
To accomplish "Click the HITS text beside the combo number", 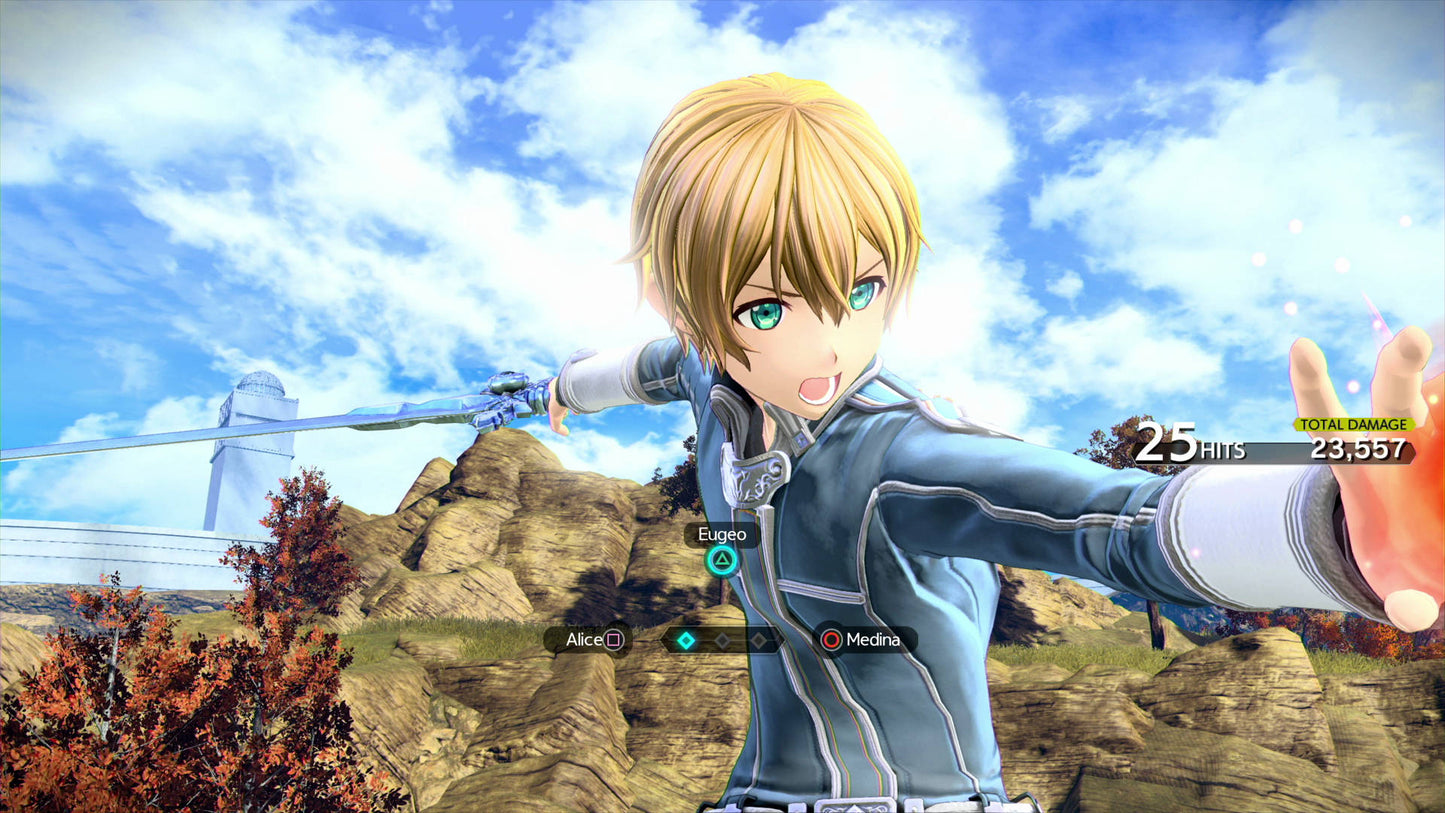I will click(x=1221, y=451).
